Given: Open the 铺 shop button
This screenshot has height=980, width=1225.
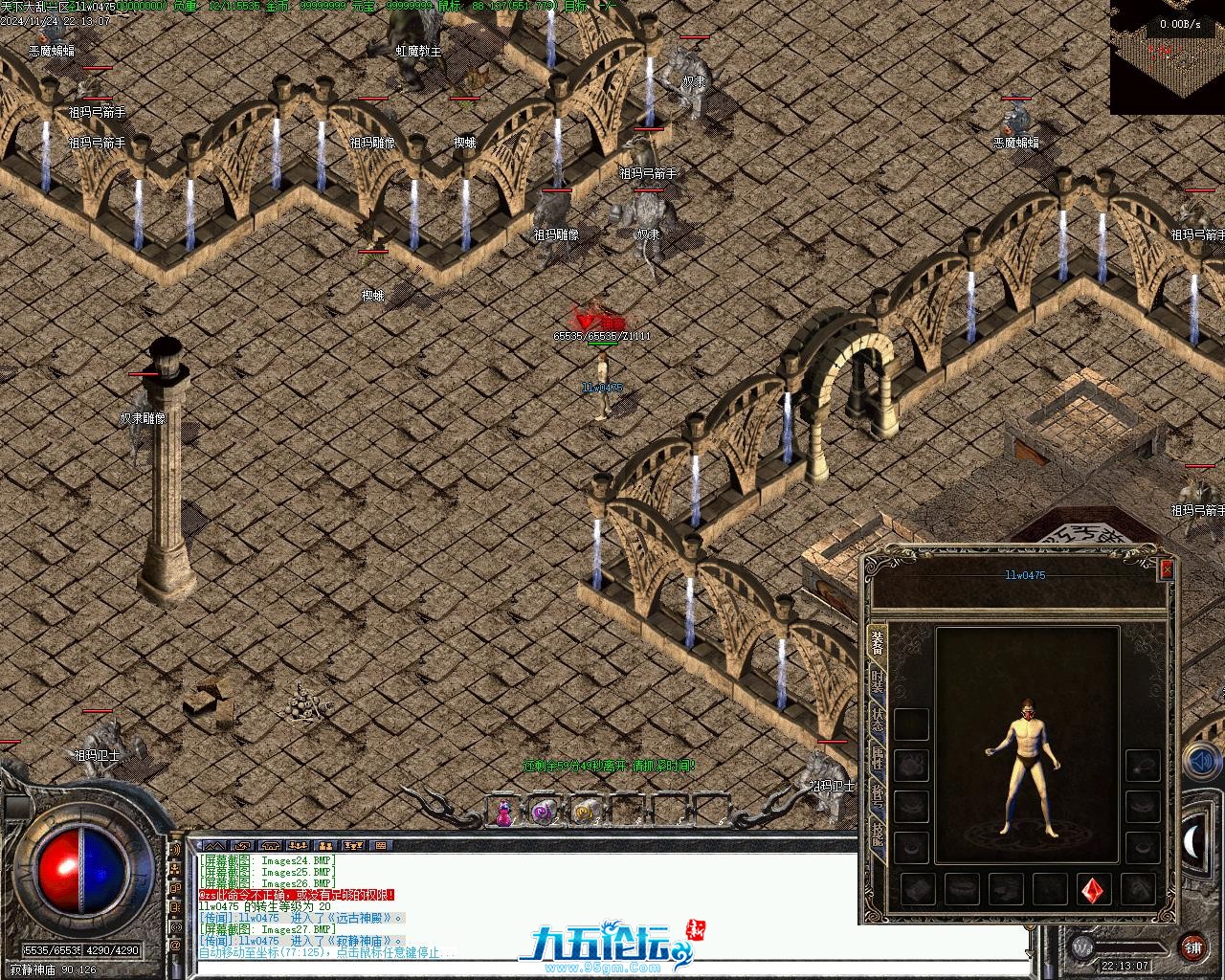Looking at the screenshot, I should pos(1192,947).
